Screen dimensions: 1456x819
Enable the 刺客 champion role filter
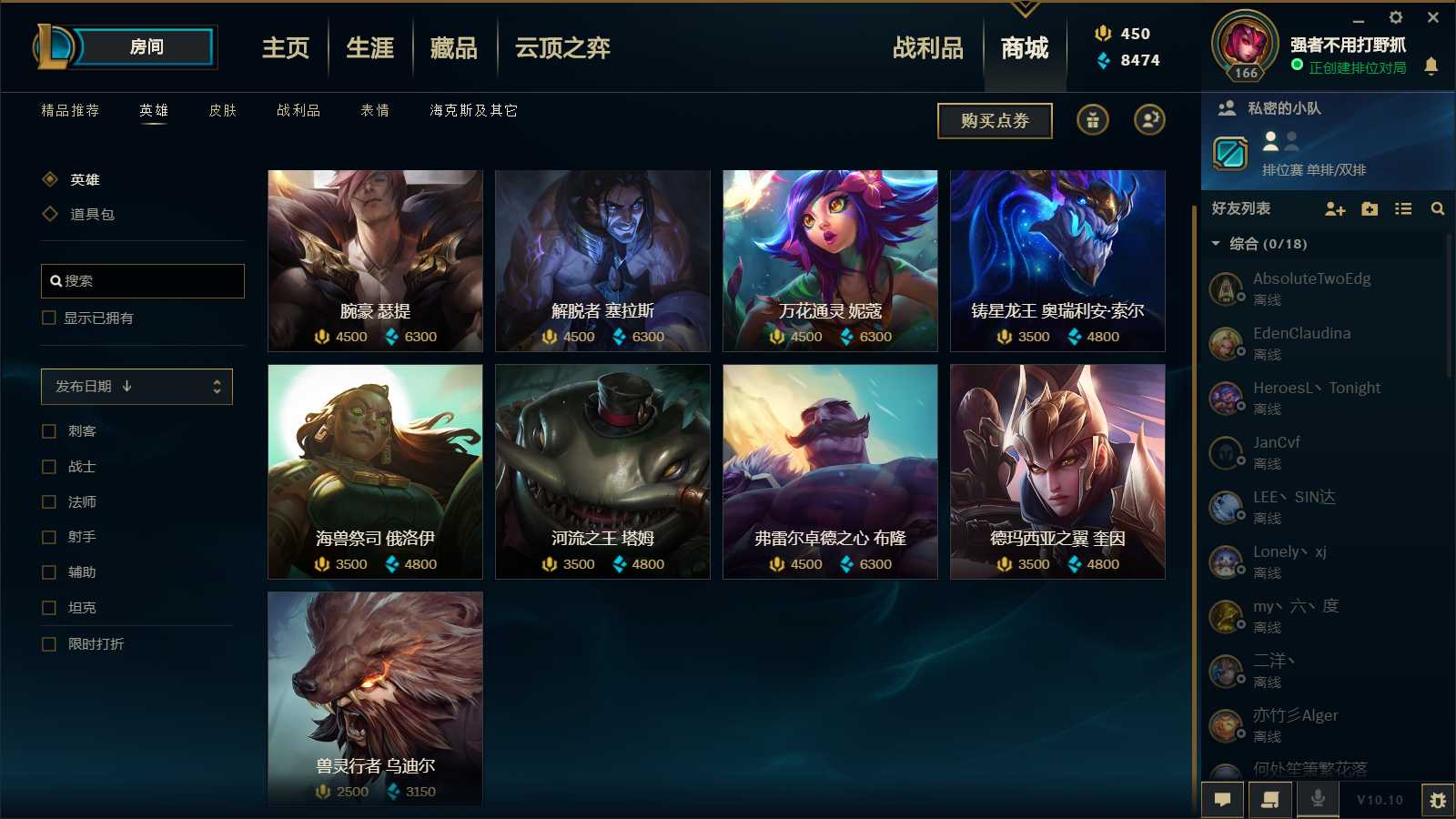click(x=49, y=430)
